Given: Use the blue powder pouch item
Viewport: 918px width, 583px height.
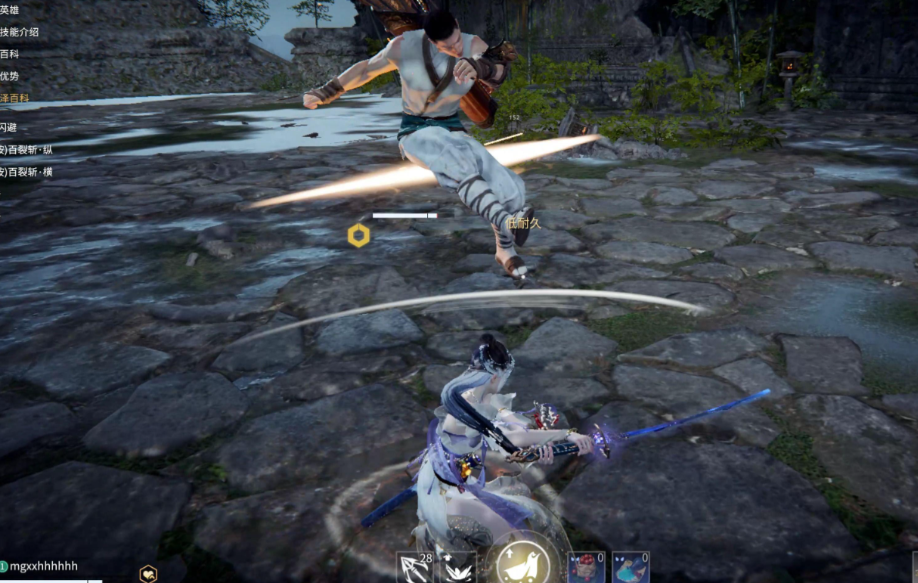Looking at the screenshot, I should coord(630,567).
